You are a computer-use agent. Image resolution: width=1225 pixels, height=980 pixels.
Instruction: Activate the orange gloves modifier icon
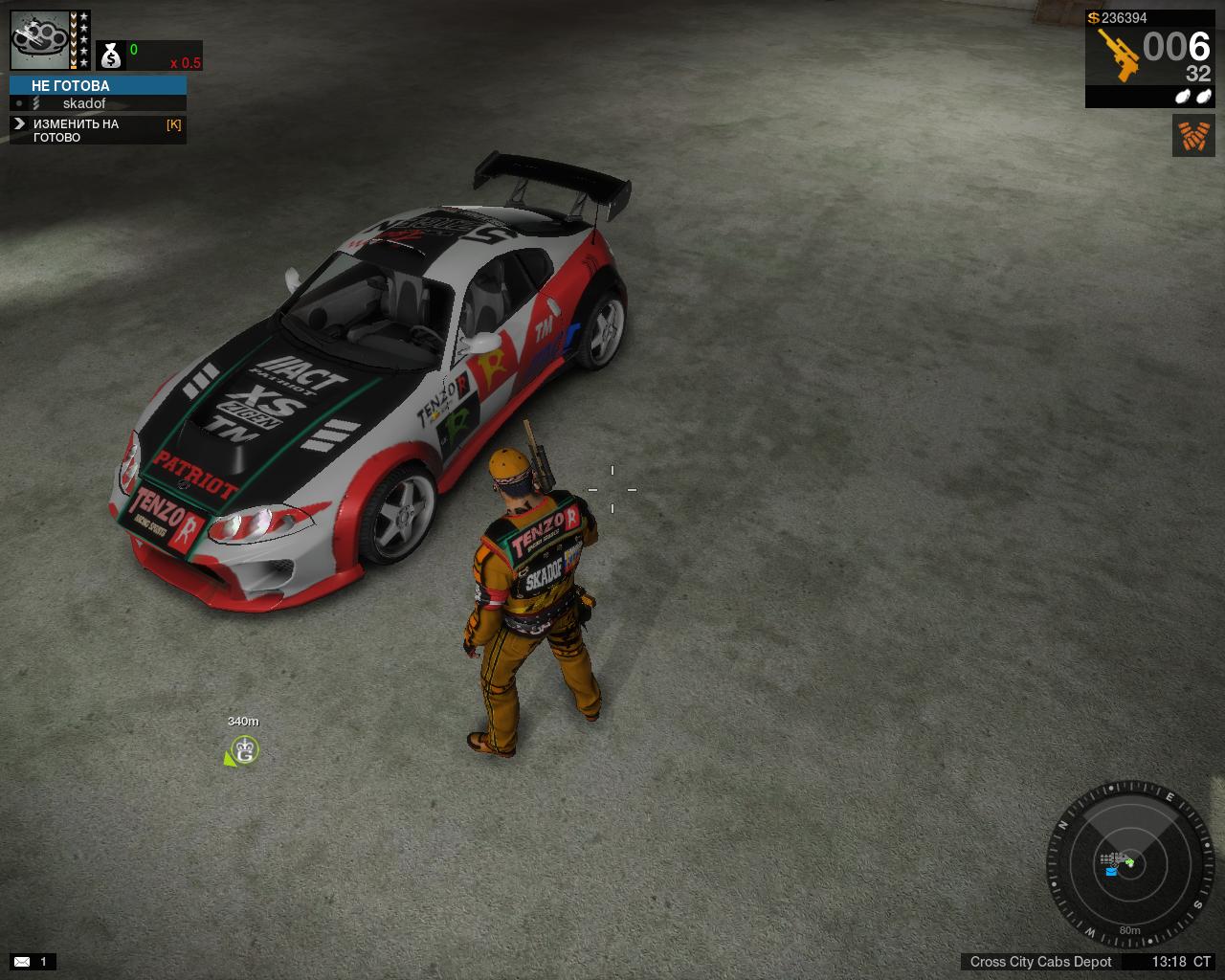[x=1193, y=135]
